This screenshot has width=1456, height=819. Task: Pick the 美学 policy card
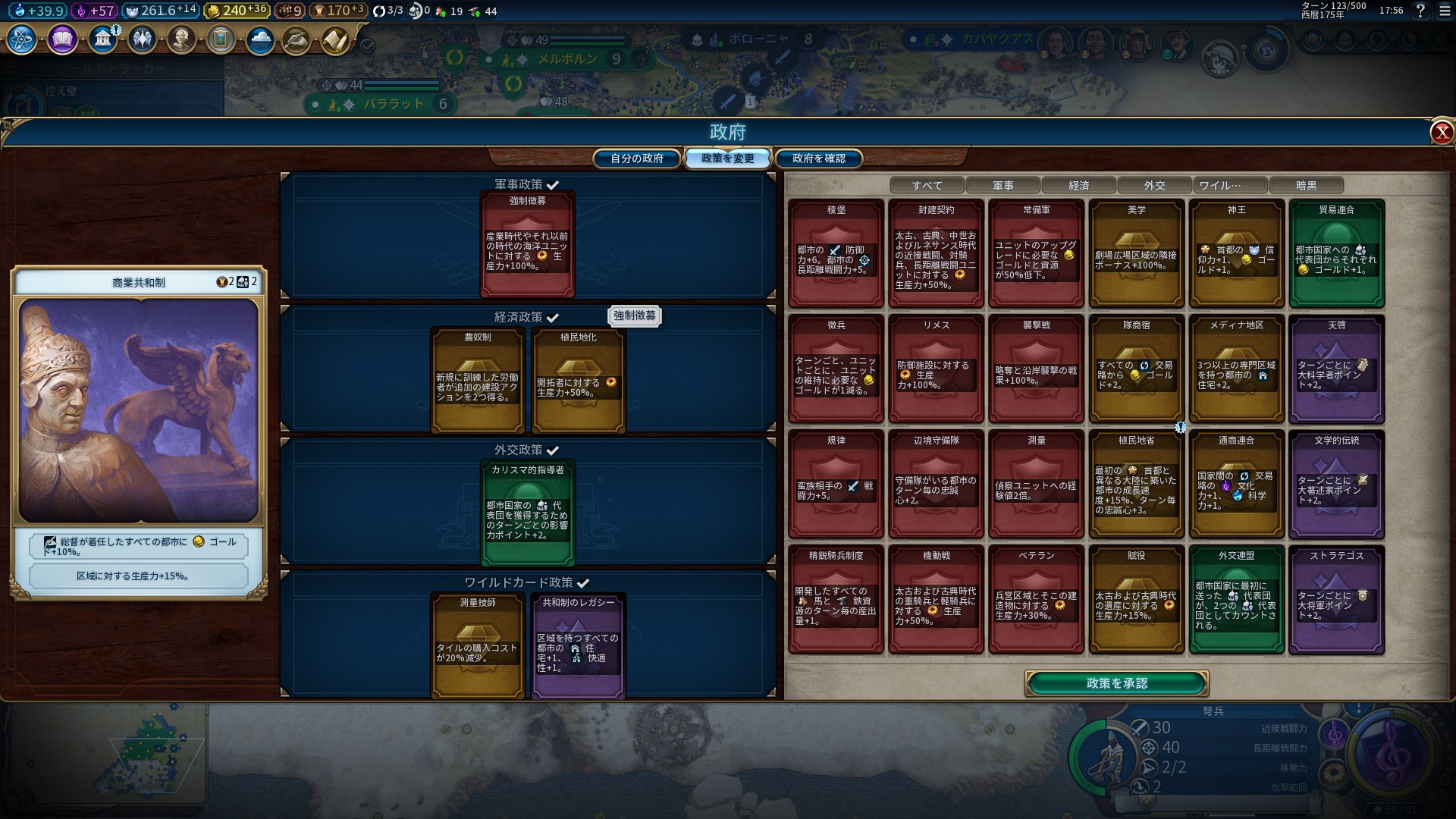click(x=1136, y=253)
